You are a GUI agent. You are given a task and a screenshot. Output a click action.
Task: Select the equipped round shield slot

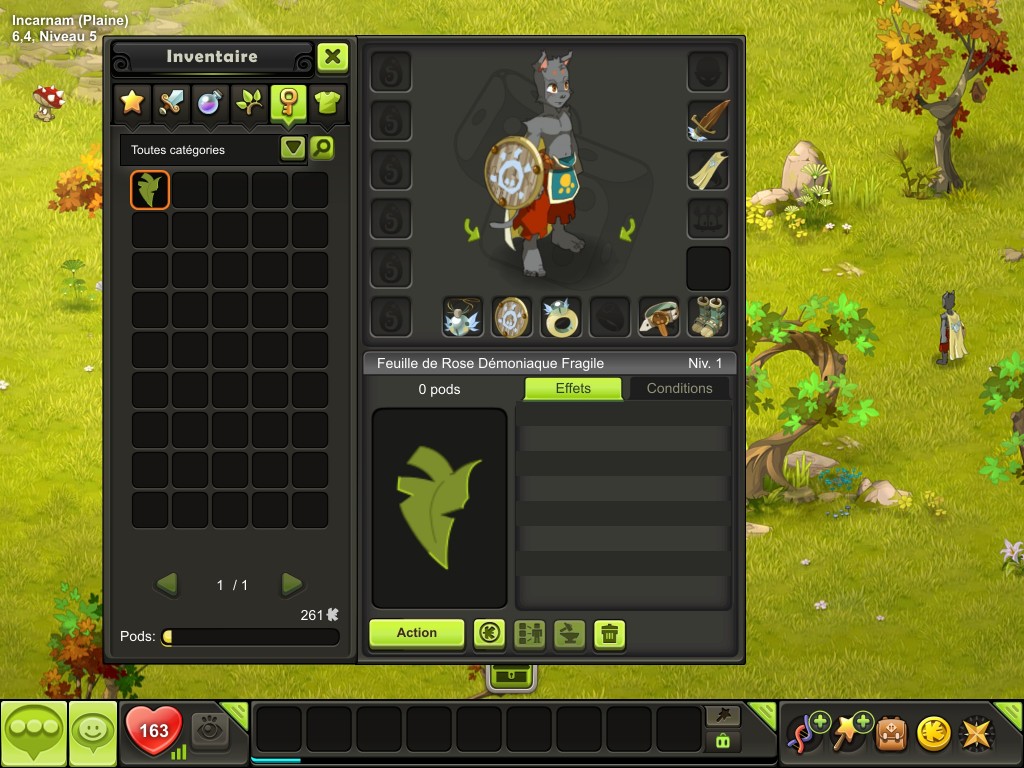click(x=512, y=317)
